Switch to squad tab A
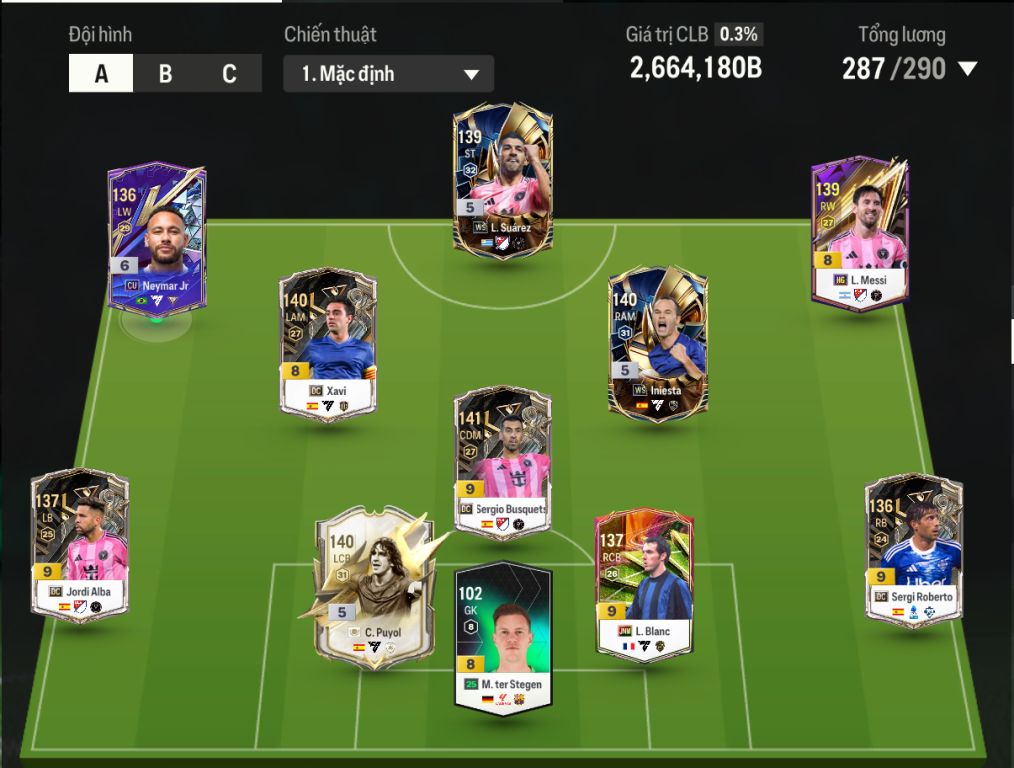Screen dimensions: 1014x768 101,74
